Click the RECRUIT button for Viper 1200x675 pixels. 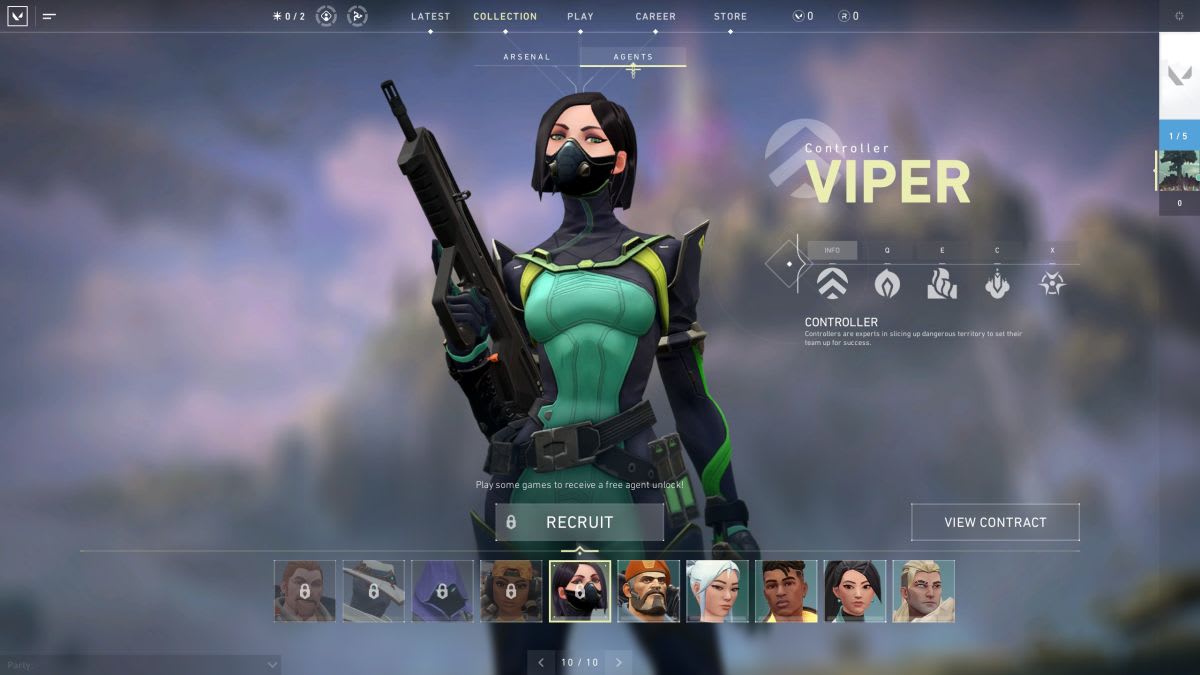coord(579,522)
